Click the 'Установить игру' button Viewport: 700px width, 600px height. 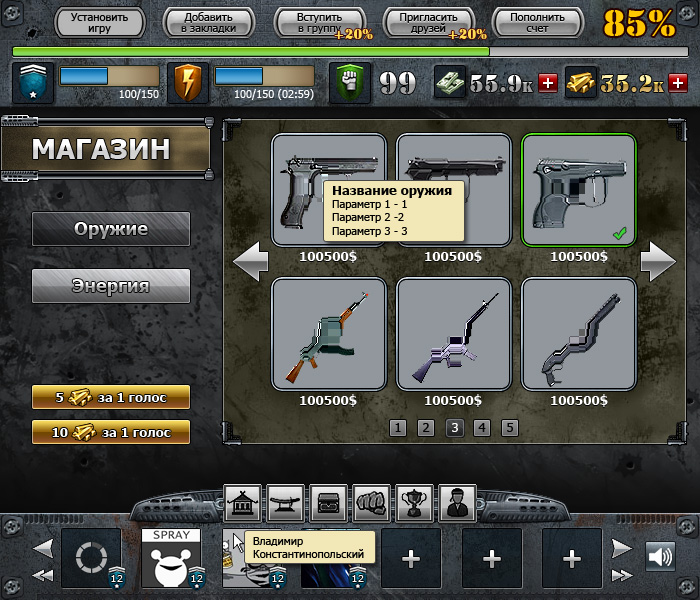click(99, 23)
